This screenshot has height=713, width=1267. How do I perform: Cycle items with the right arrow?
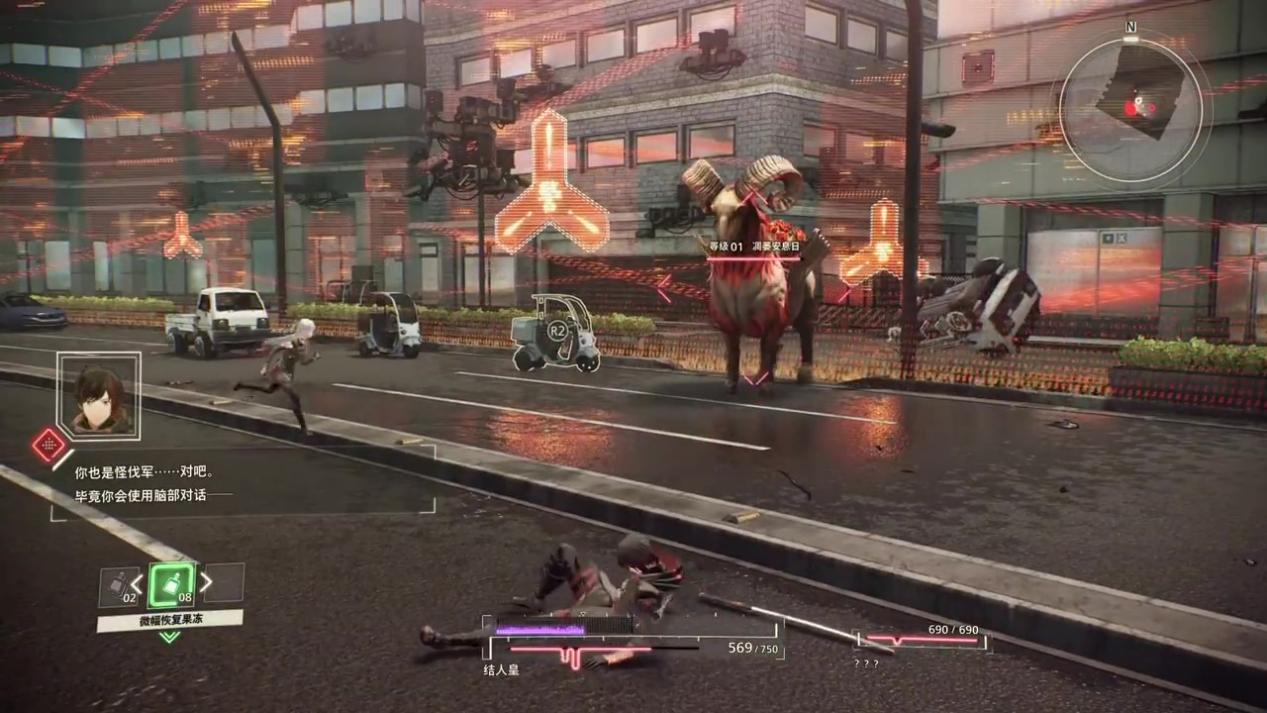pos(206,581)
